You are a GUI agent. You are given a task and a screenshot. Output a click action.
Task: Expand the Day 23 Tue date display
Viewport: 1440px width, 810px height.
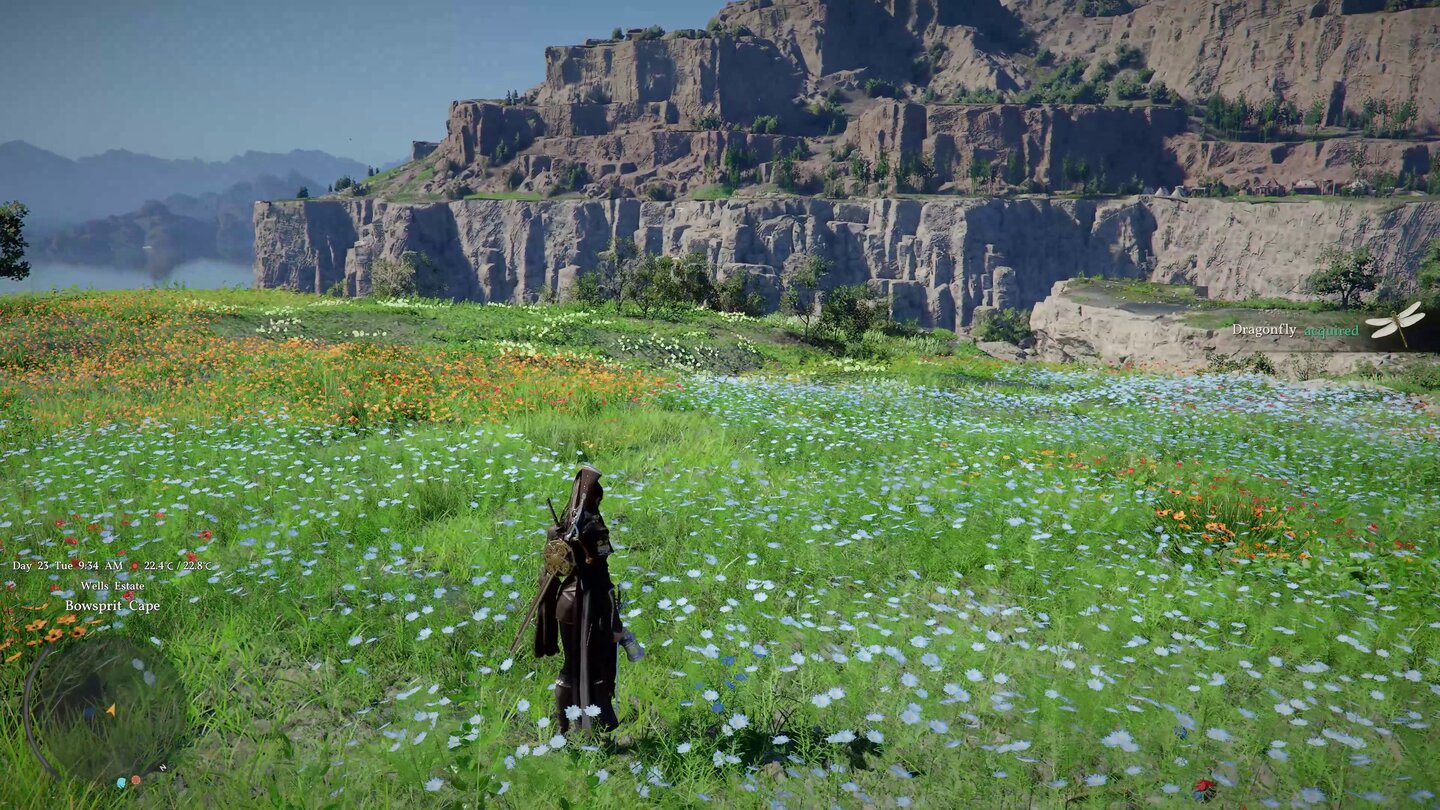[x=43, y=564]
